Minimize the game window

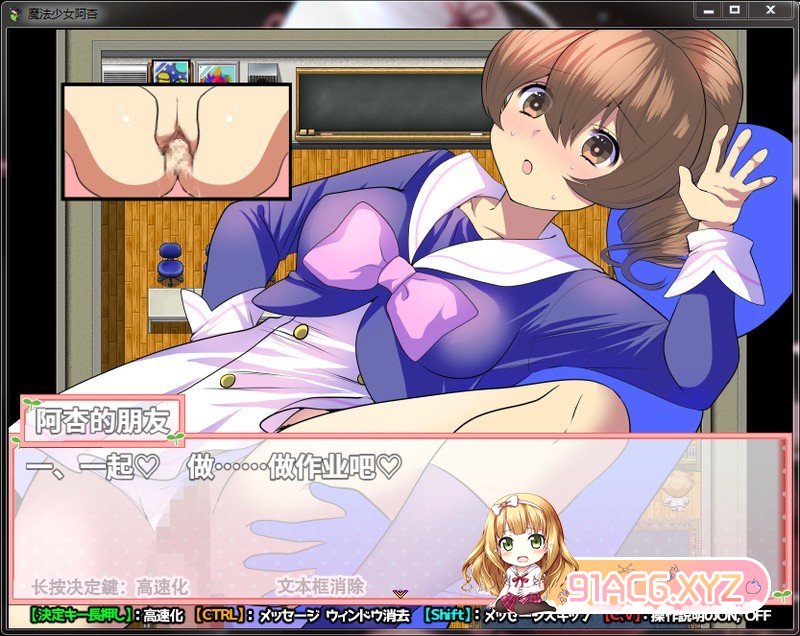point(708,9)
